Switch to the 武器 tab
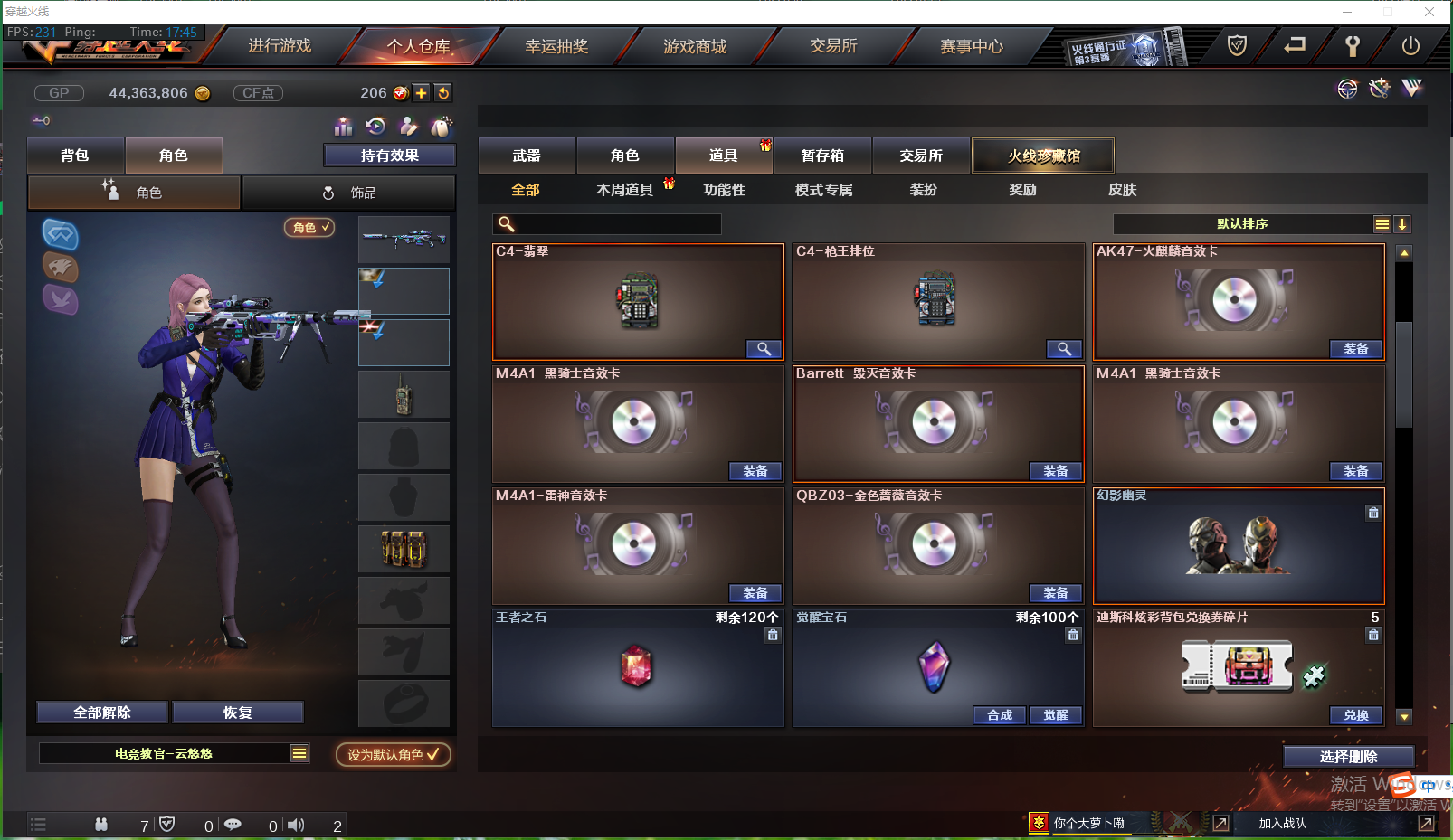This screenshot has height=840, width=1453. pos(527,155)
